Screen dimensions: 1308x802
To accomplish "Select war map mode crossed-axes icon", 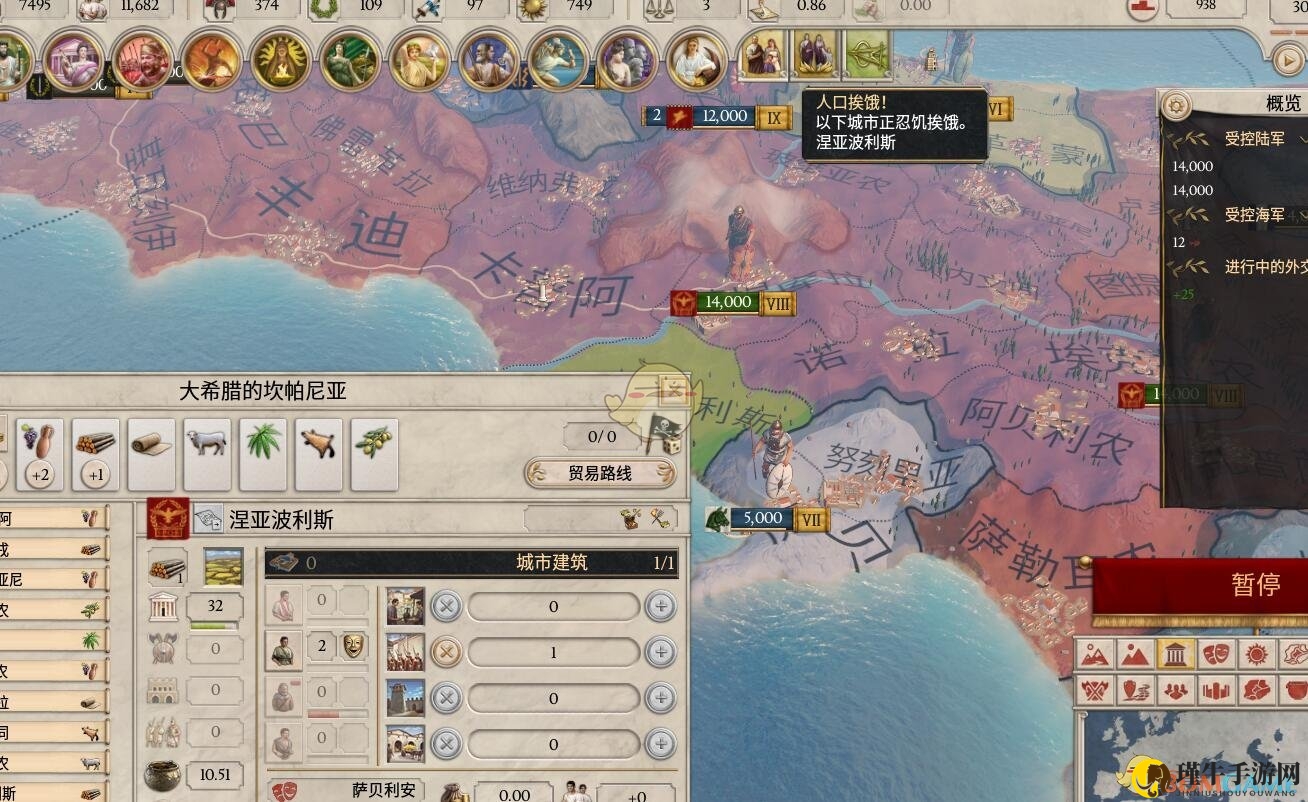I will pos(1094,690).
